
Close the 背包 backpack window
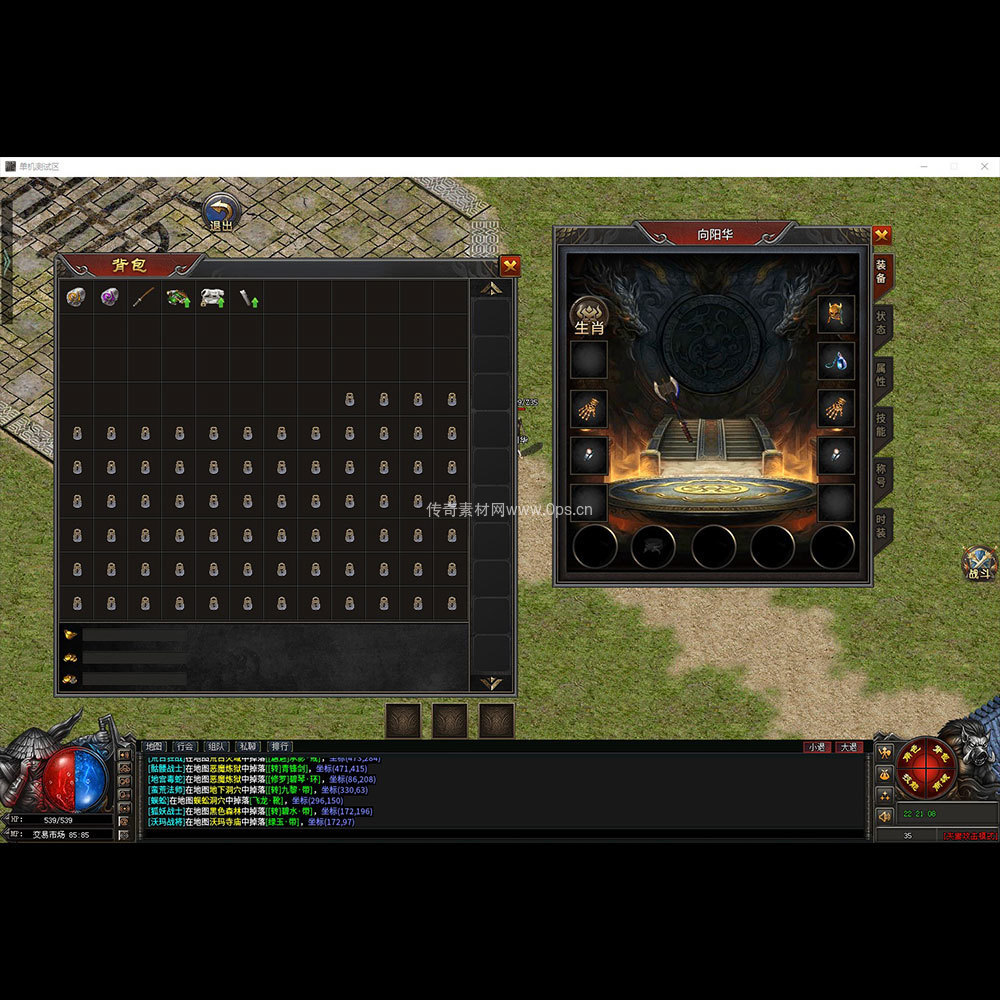[x=510, y=266]
